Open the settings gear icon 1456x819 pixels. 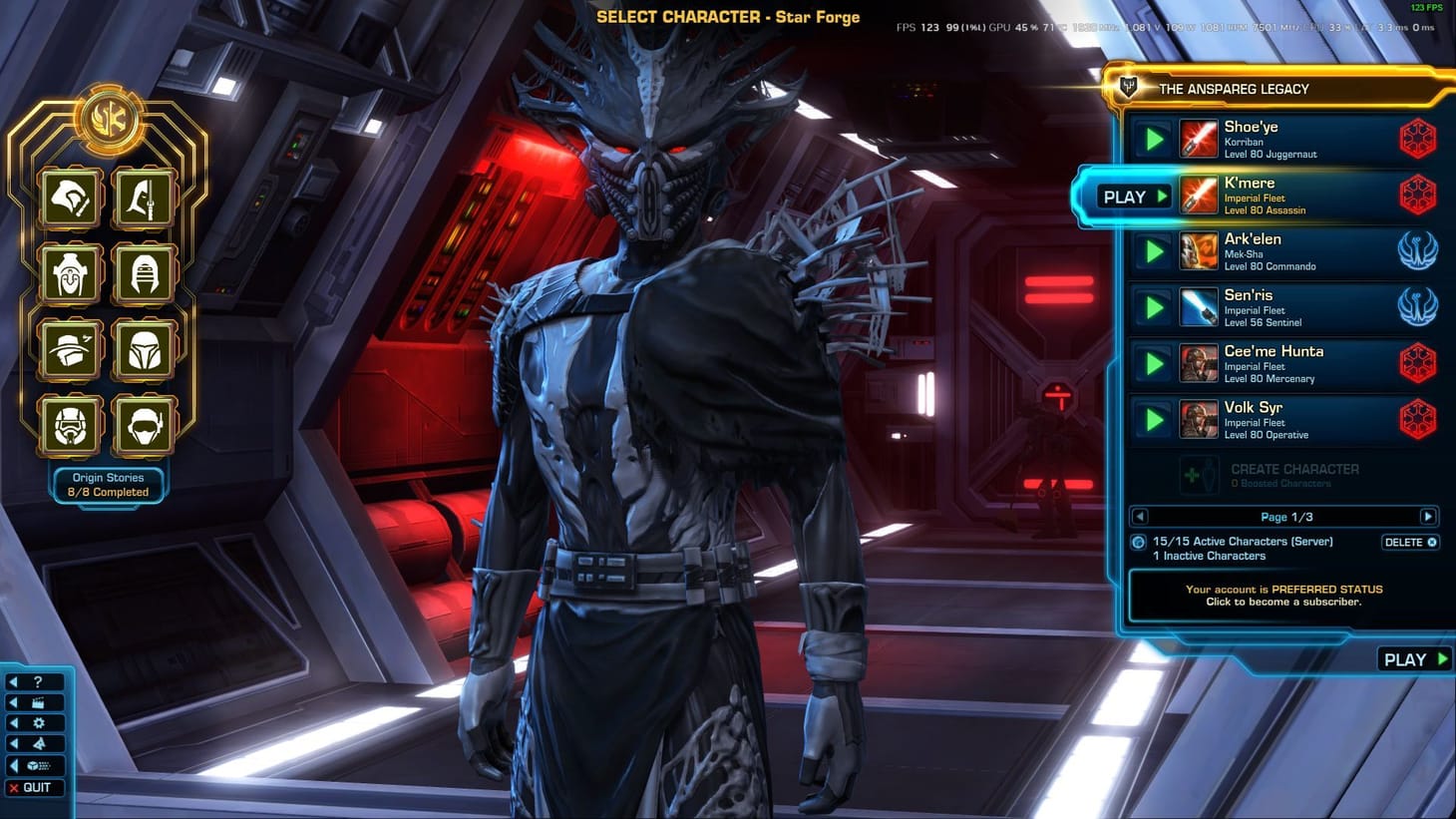pyautogui.click(x=37, y=722)
